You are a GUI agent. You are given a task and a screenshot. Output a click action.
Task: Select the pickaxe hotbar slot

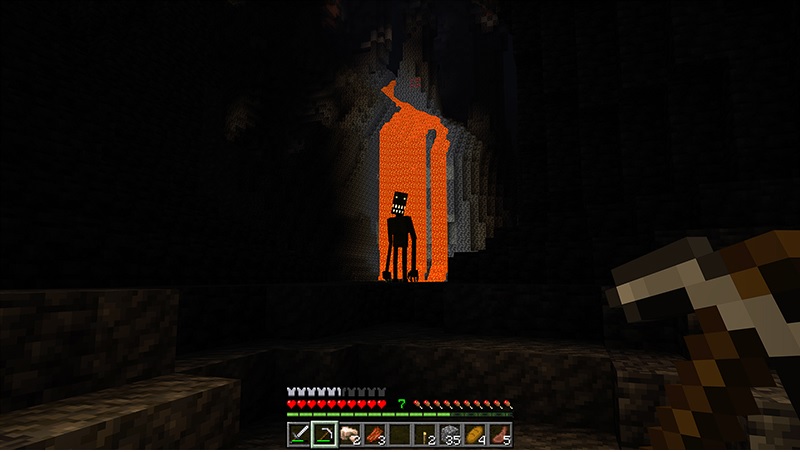coord(324,434)
